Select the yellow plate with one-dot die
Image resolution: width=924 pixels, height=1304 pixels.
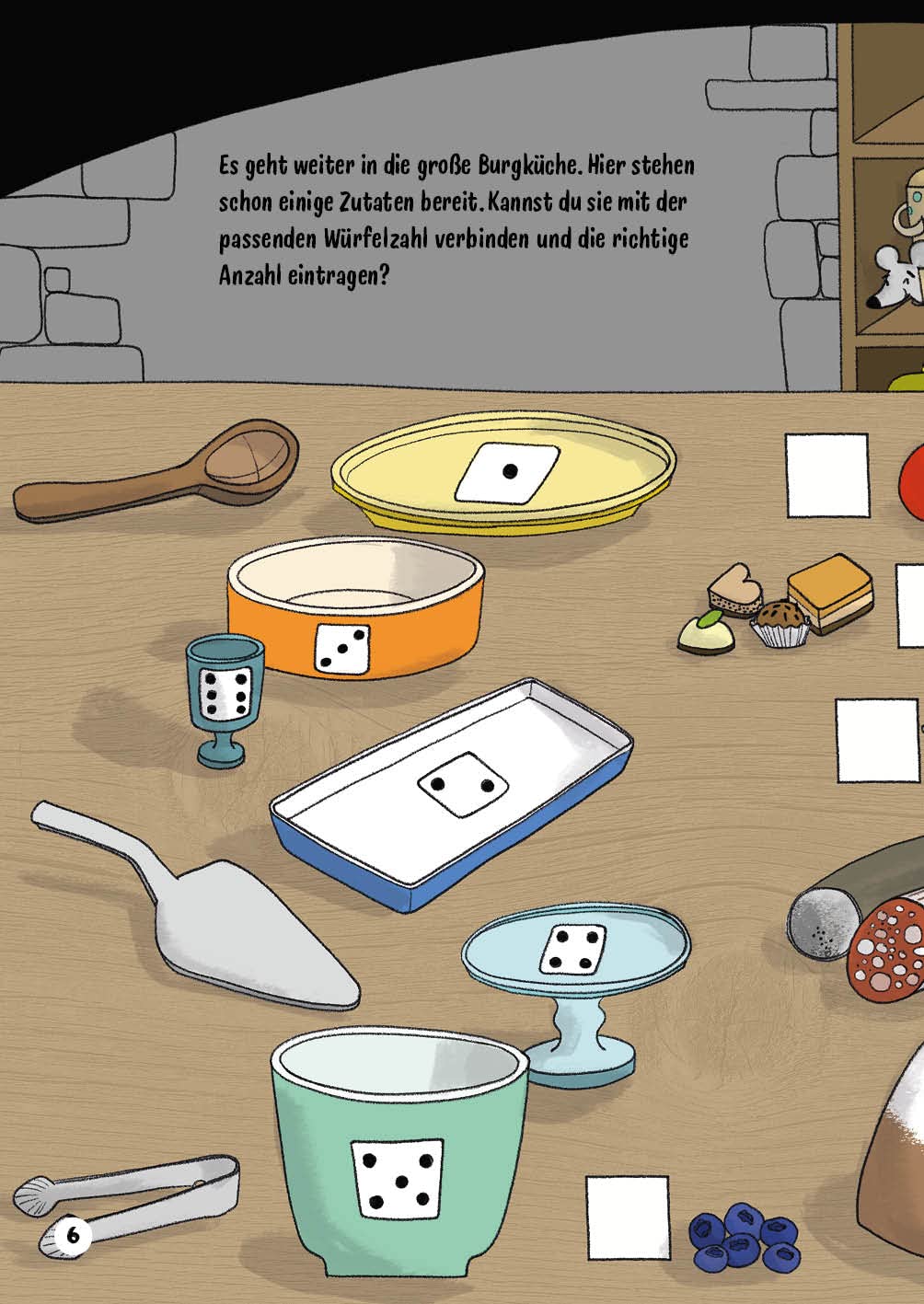click(x=503, y=473)
